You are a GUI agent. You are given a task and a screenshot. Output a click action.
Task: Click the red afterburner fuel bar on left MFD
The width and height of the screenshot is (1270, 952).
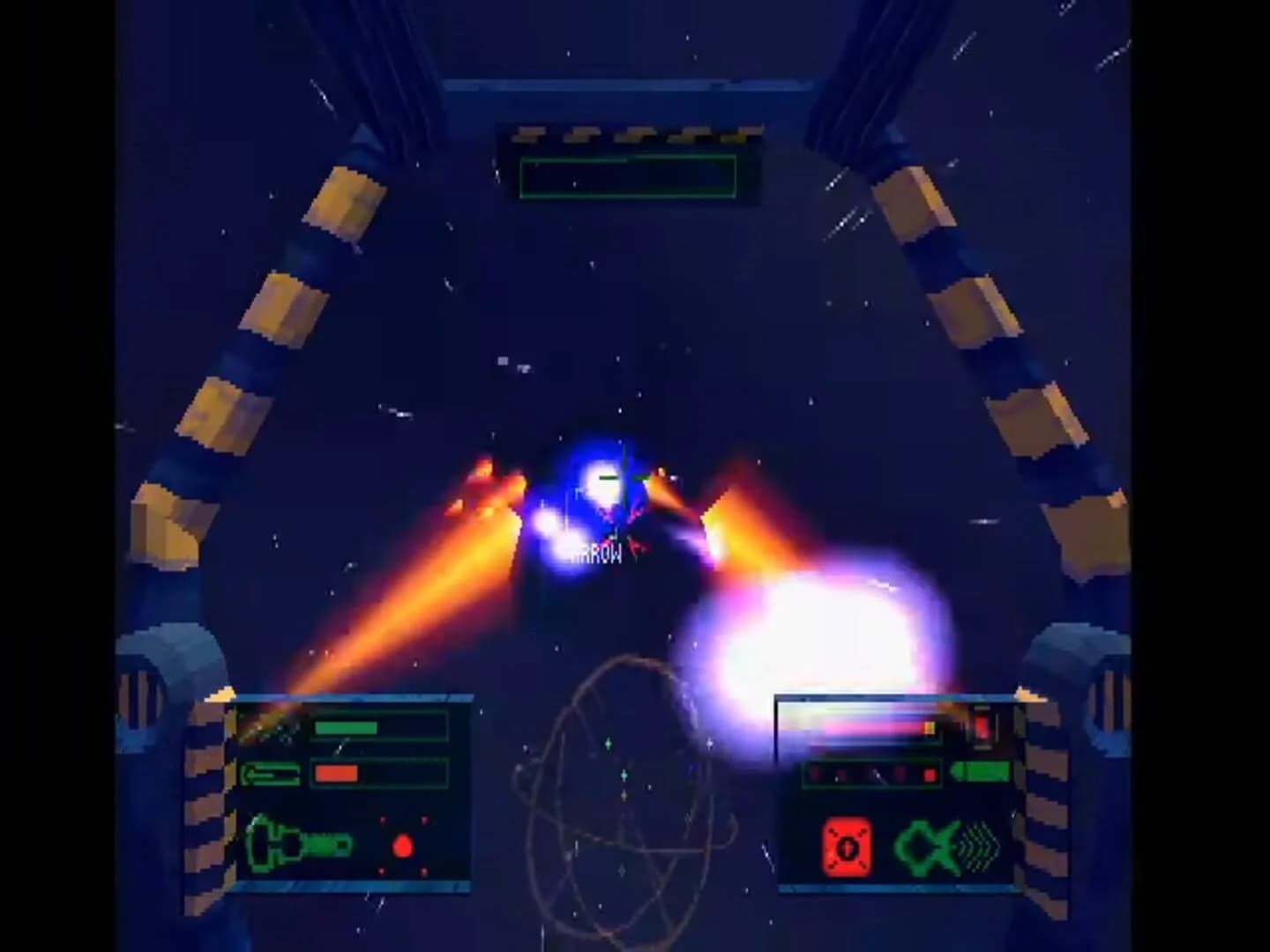tap(337, 773)
